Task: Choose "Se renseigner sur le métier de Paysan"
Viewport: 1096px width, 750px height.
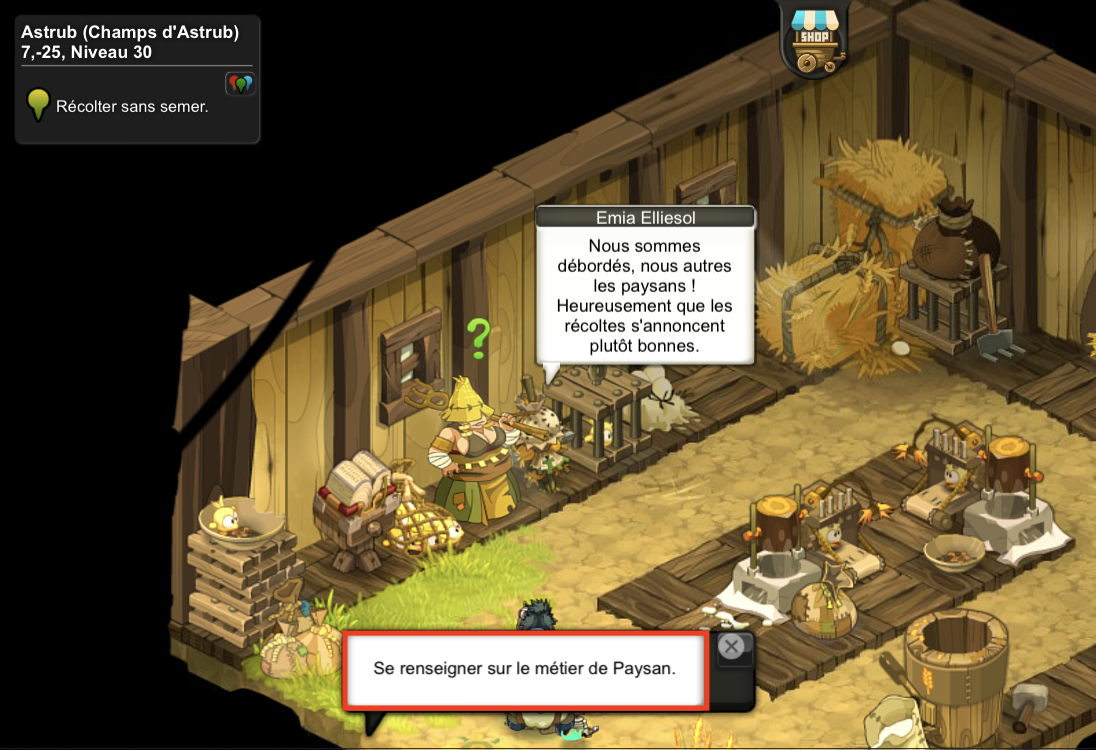Action: click(x=525, y=669)
